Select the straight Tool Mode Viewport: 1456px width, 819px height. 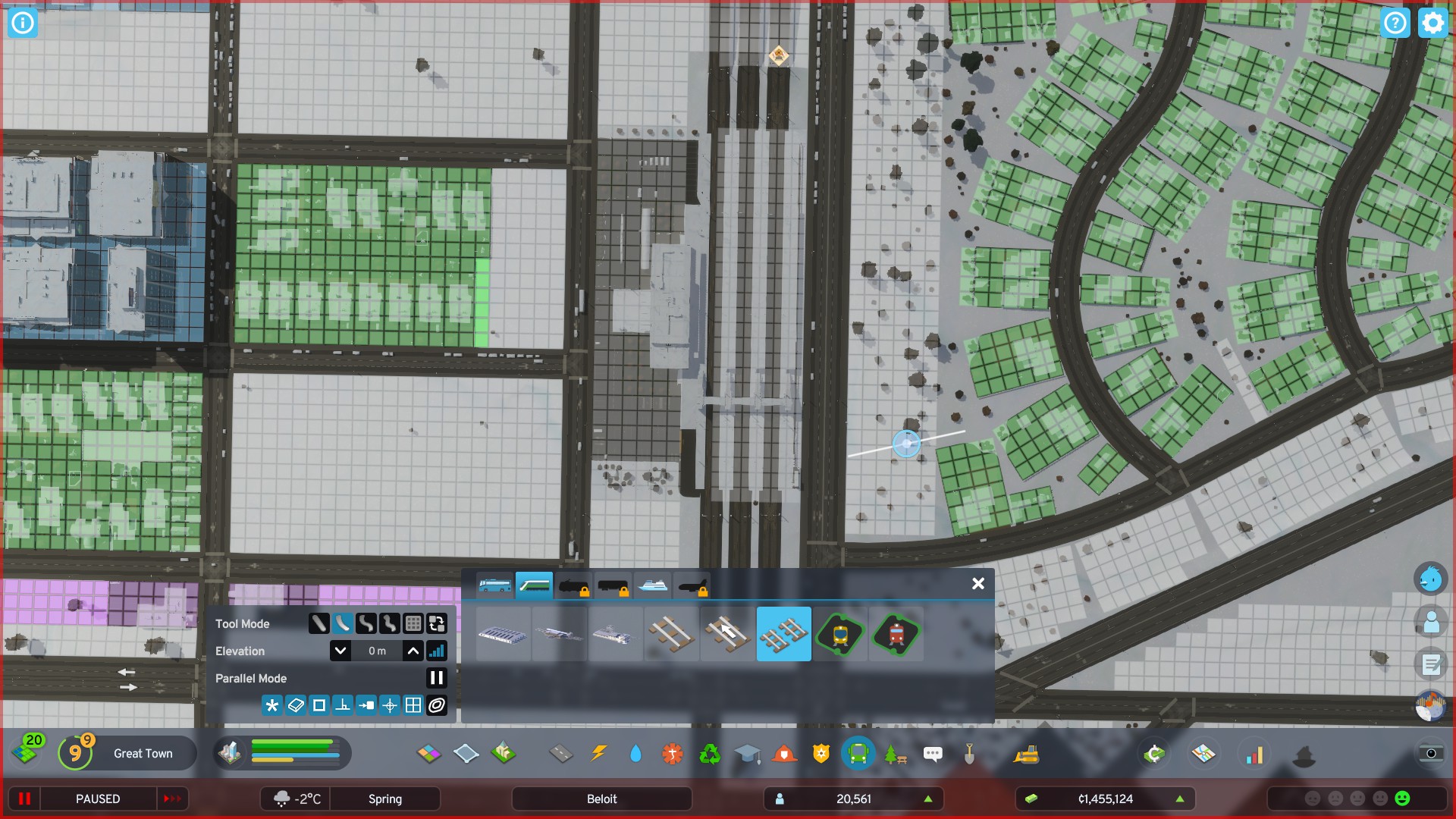(x=319, y=623)
